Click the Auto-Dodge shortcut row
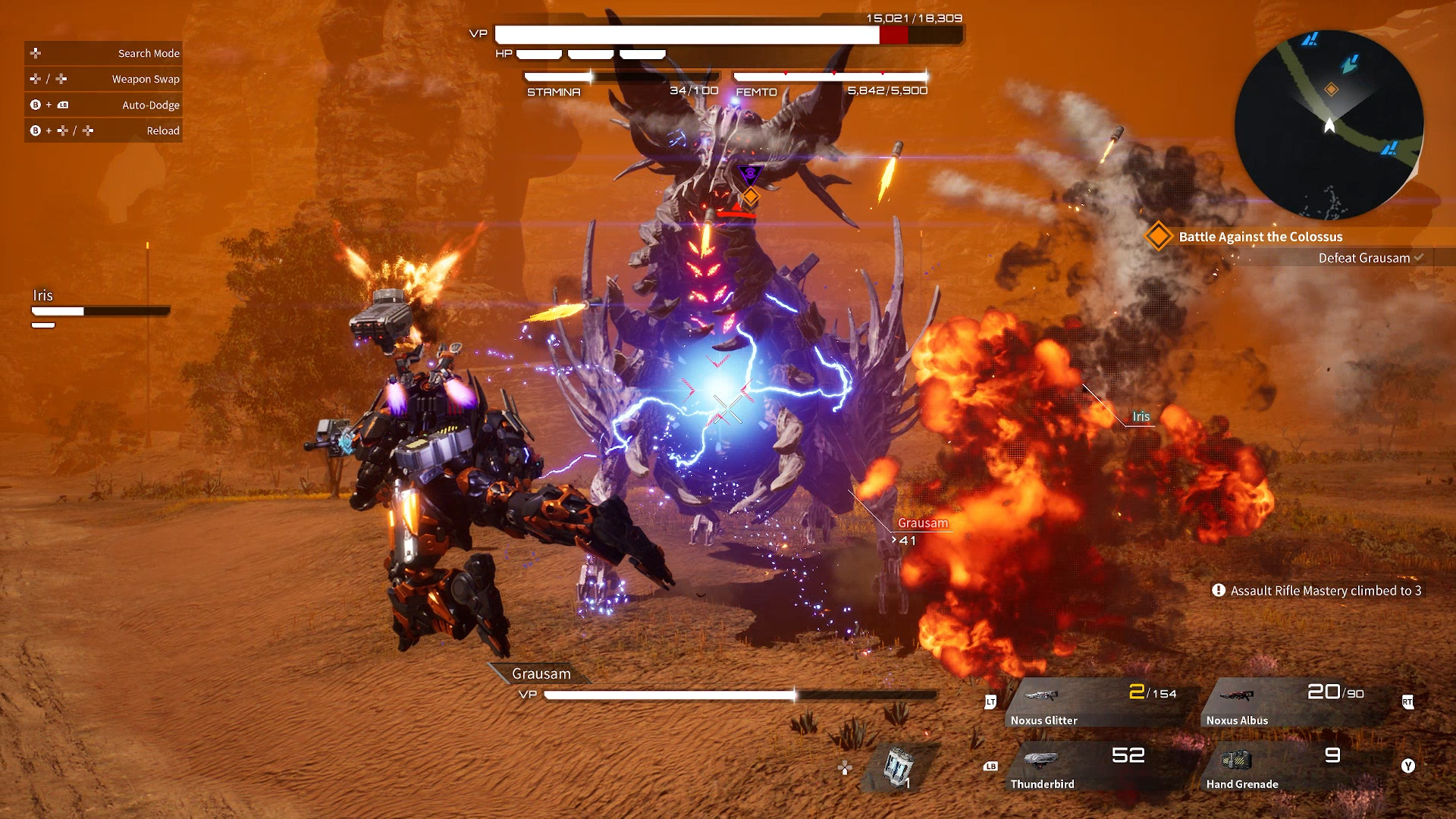 point(104,105)
